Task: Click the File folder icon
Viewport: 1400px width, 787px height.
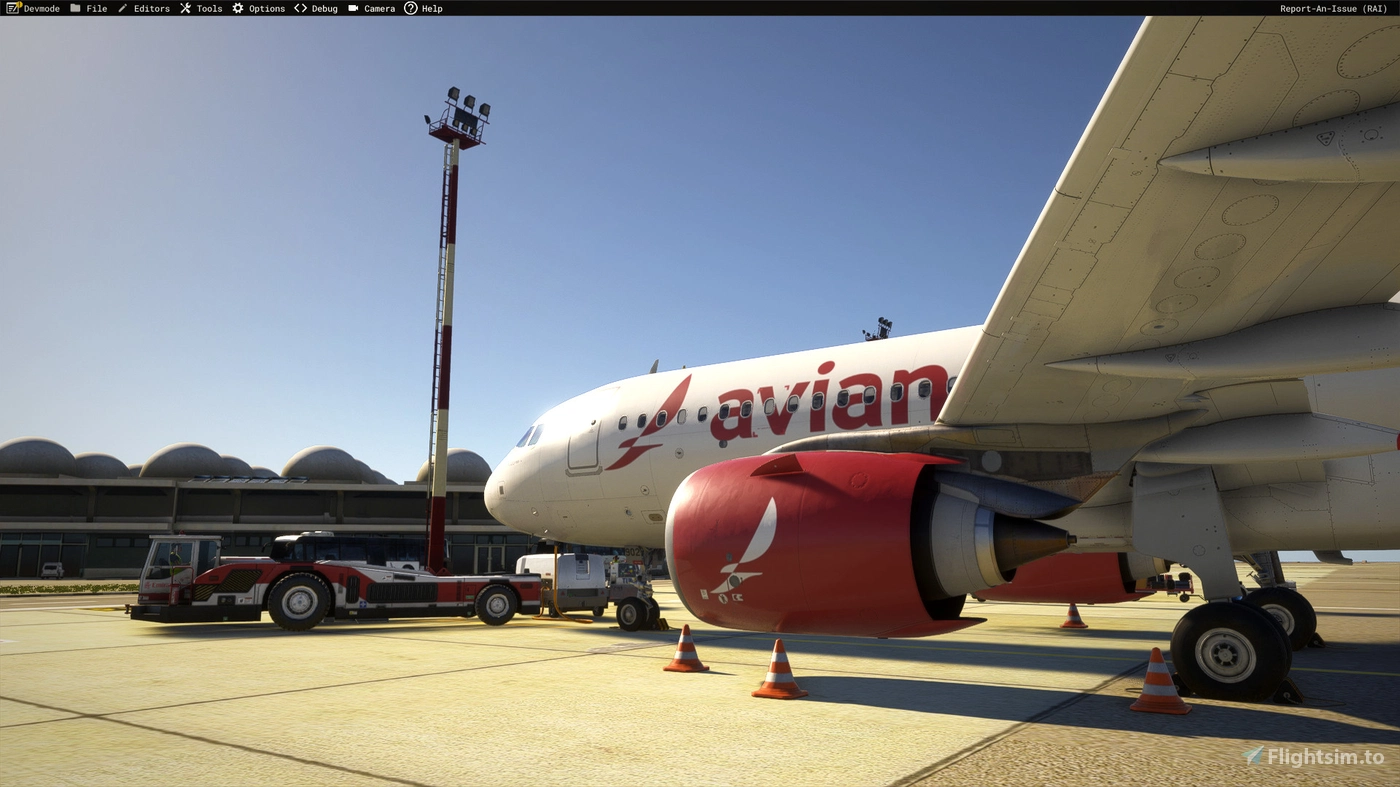Action: tap(76, 8)
